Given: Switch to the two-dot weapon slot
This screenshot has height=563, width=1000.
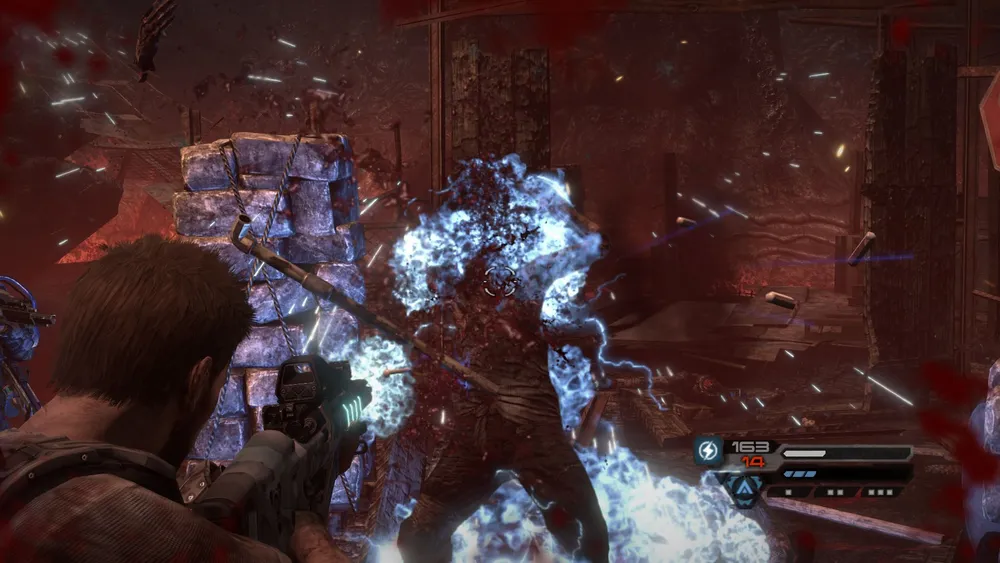Looking at the screenshot, I should coord(834,492).
